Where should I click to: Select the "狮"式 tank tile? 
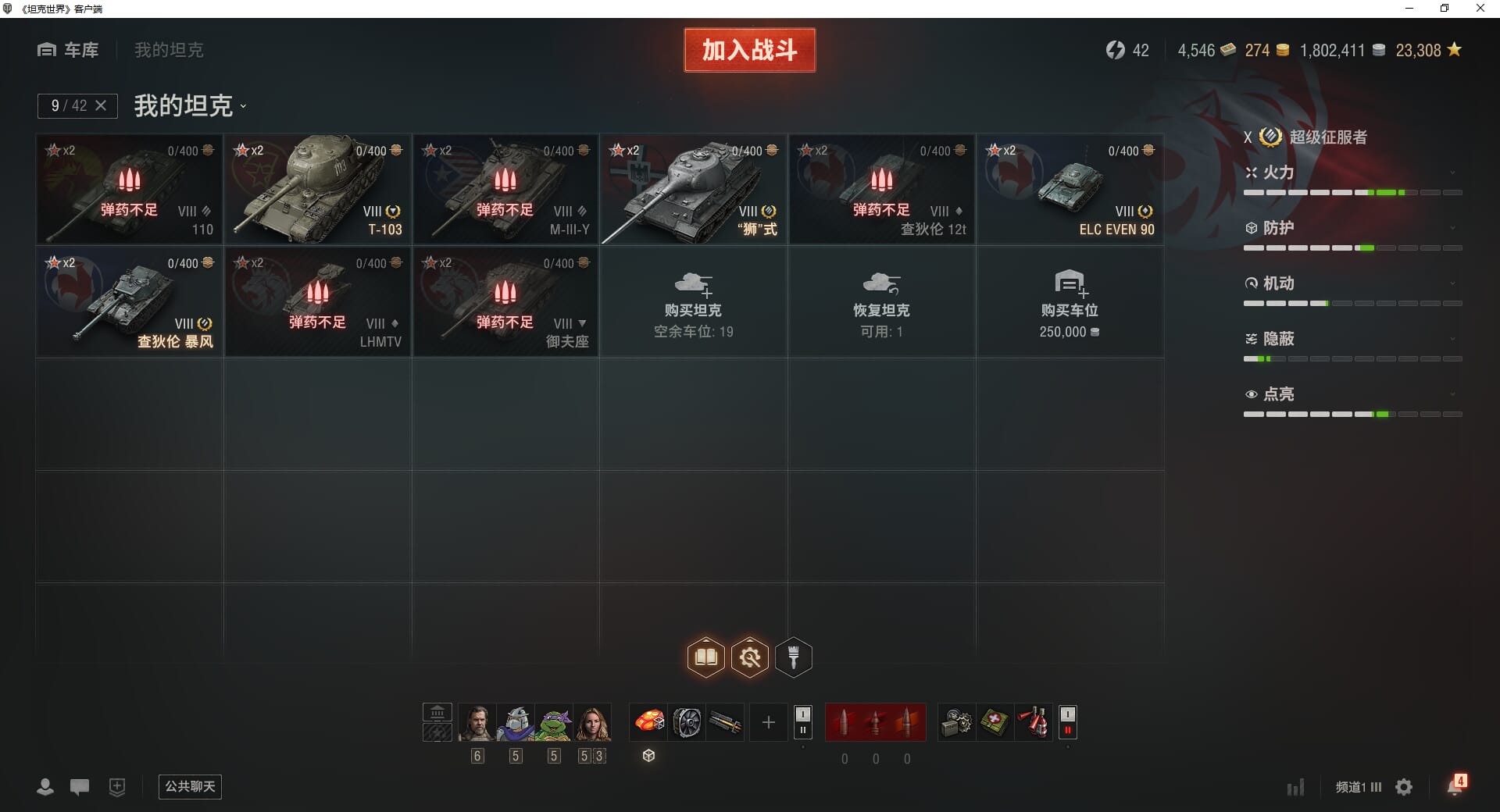(x=694, y=190)
